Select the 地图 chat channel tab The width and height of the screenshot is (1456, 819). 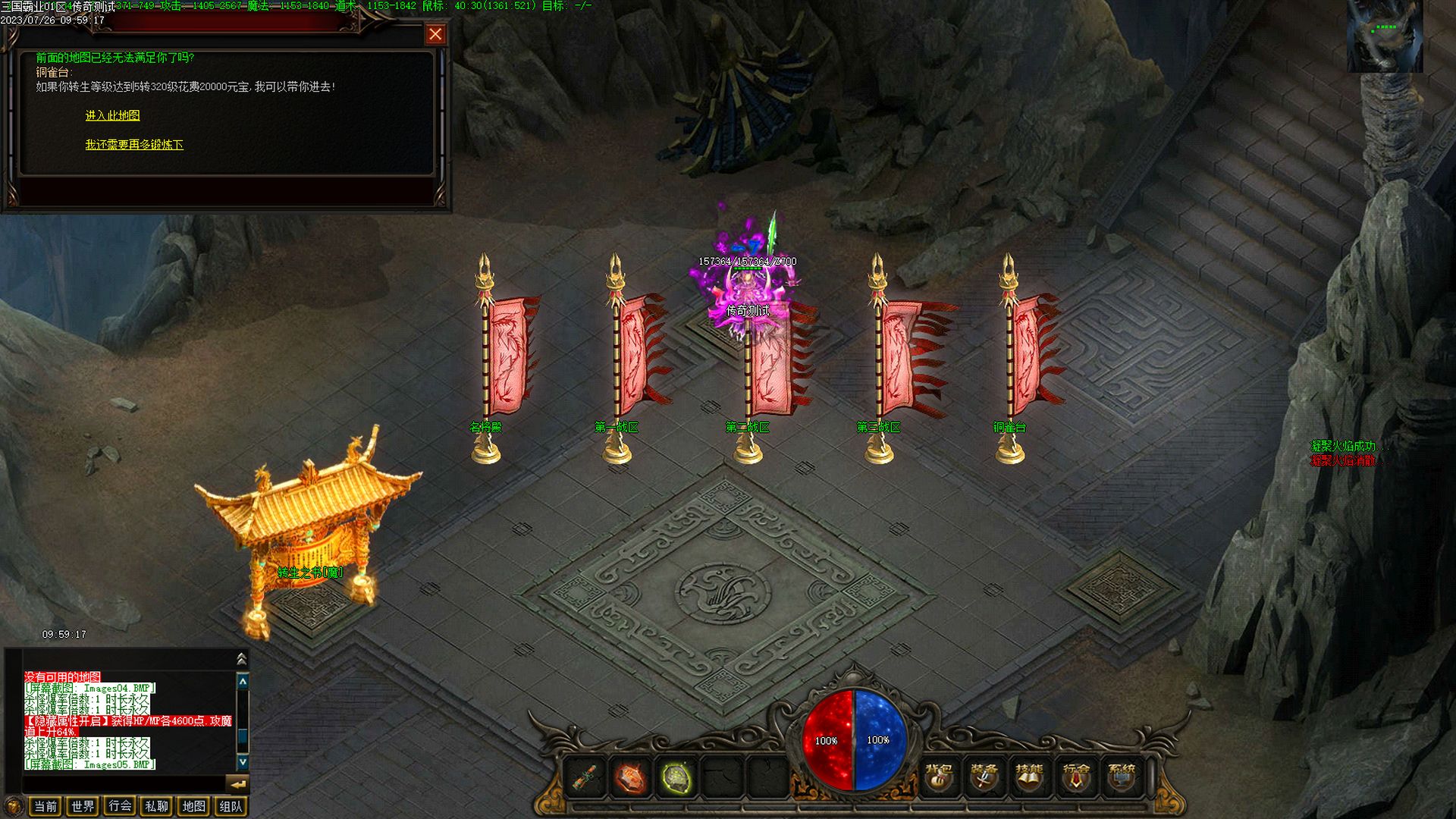(x=194, y=806)
